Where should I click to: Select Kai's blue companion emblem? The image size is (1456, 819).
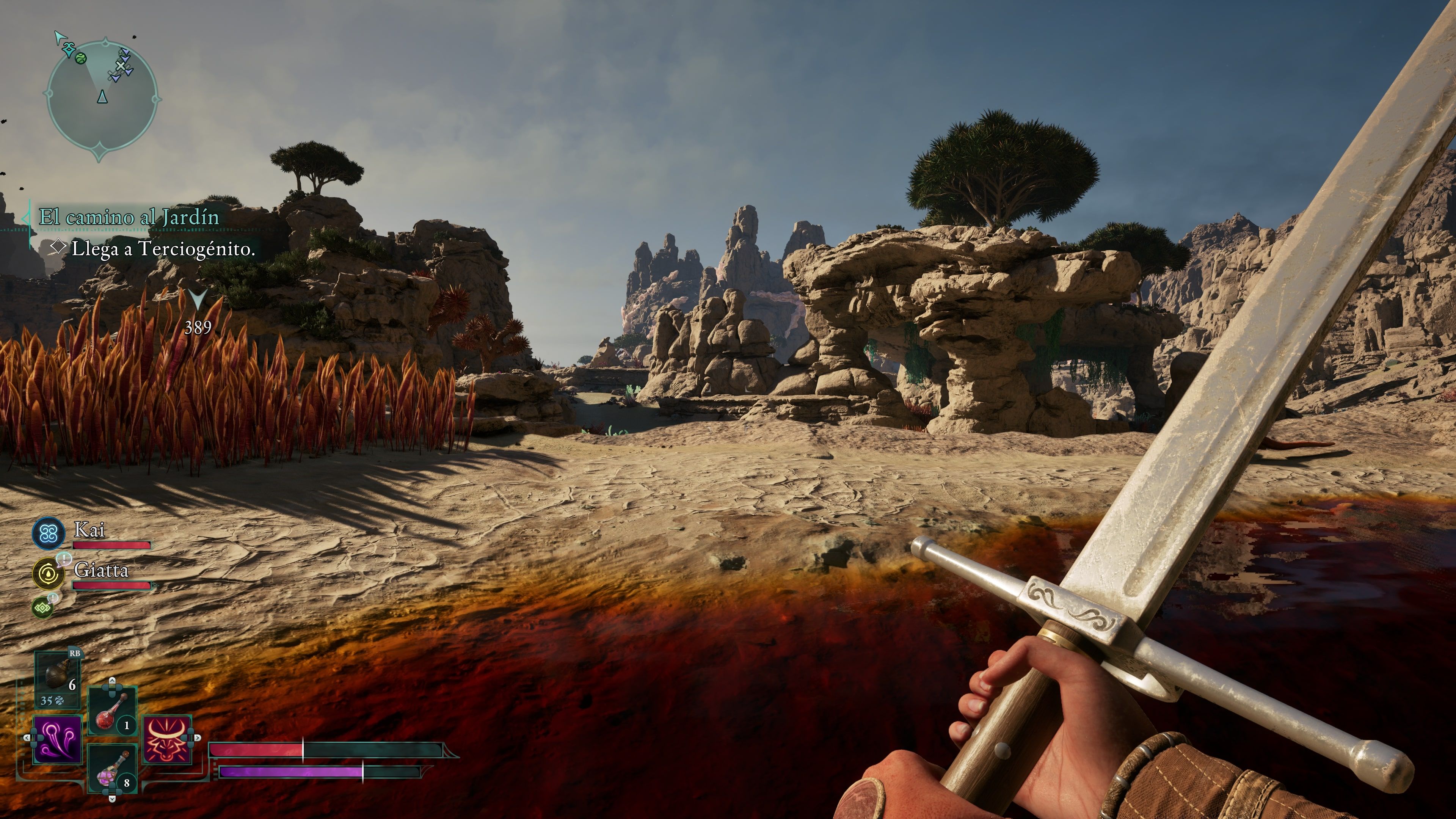click(x=48, y=533)
